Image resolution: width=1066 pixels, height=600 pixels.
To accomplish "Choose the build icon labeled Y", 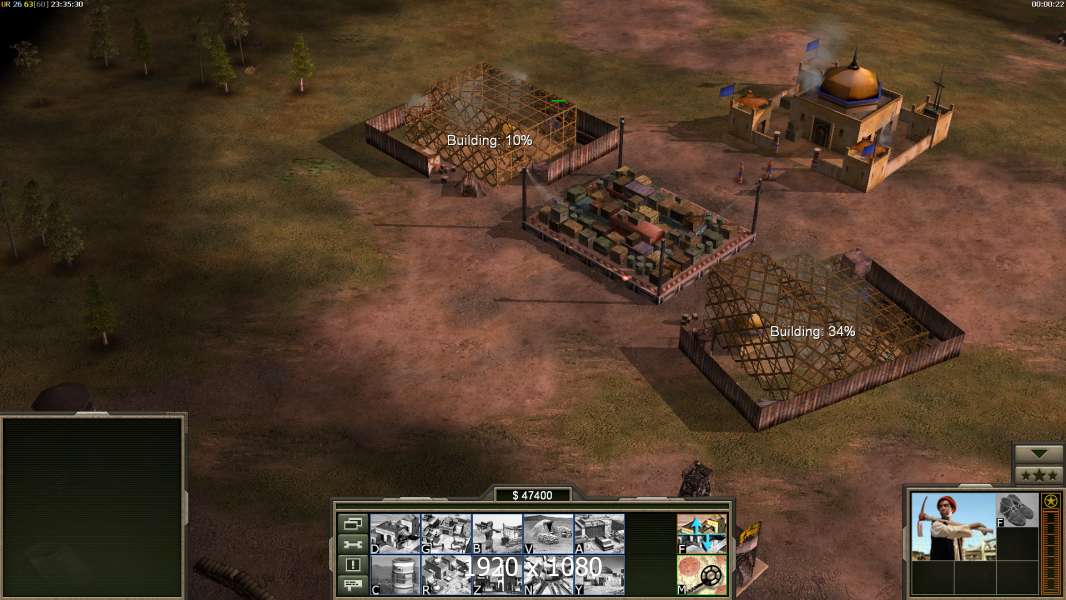I will coord(599,575).
